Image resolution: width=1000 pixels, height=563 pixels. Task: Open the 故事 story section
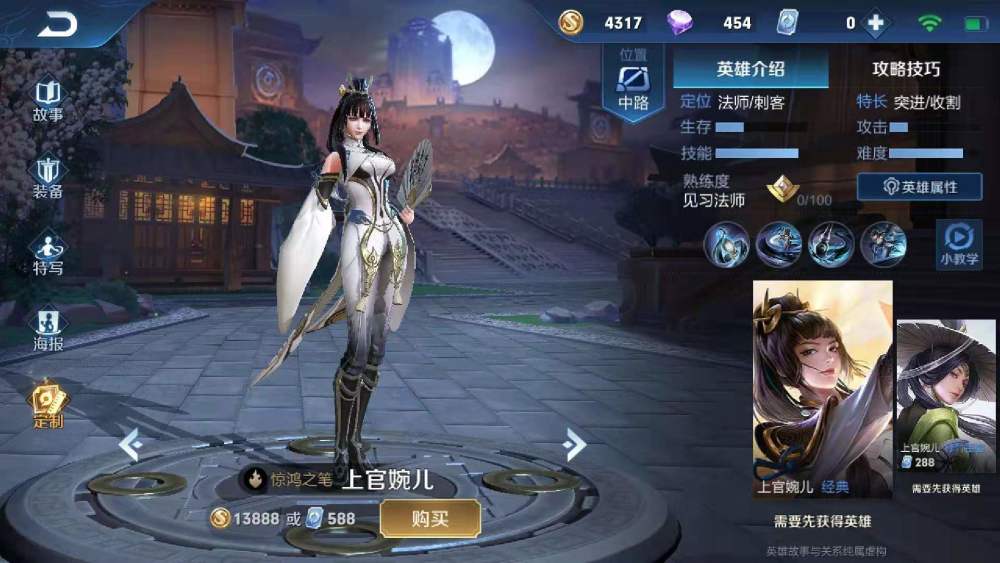(48, 100)
